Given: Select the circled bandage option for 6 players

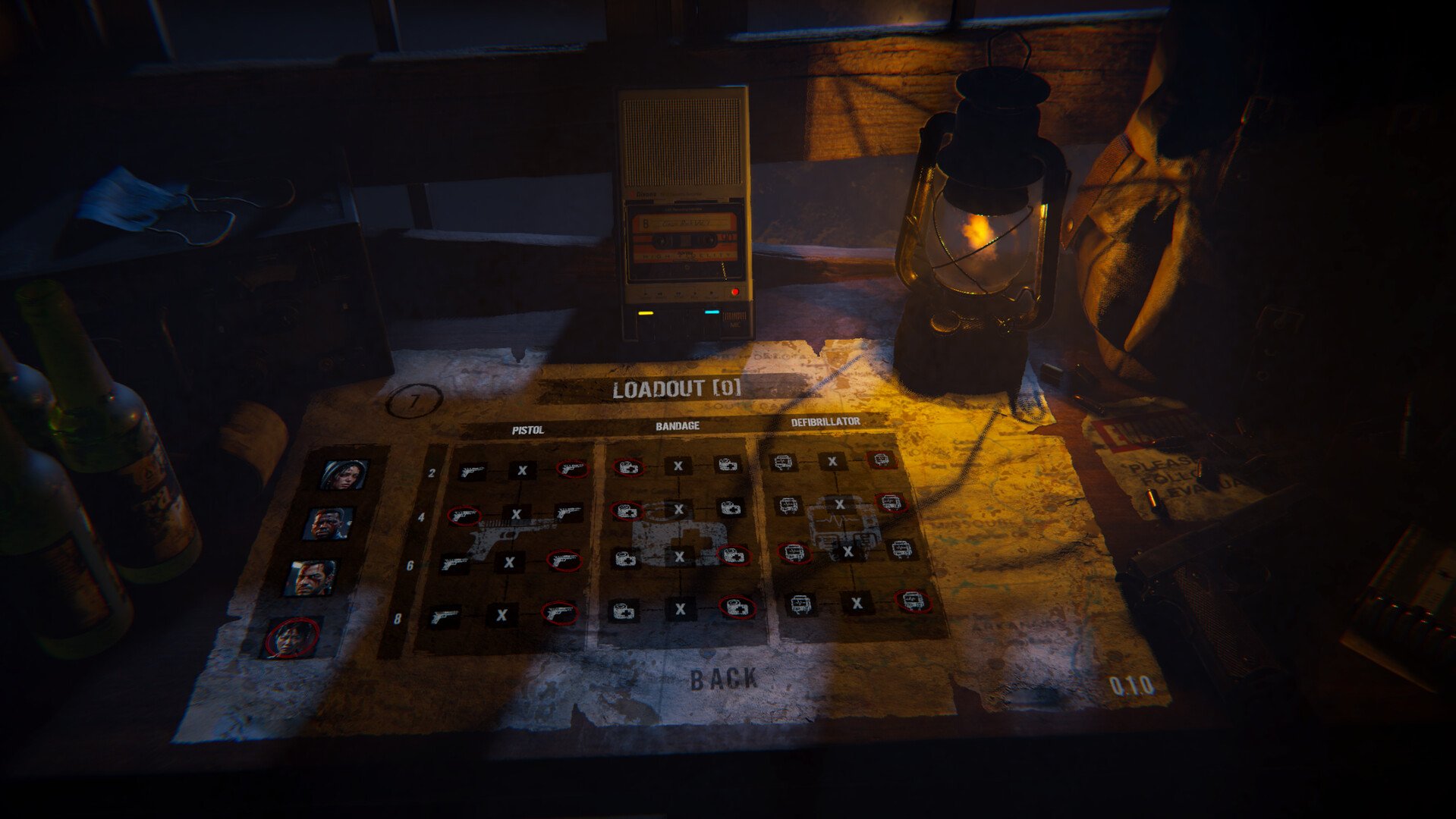Looking at the screenshot, I should pyautogui.click(x=735, y=557).
